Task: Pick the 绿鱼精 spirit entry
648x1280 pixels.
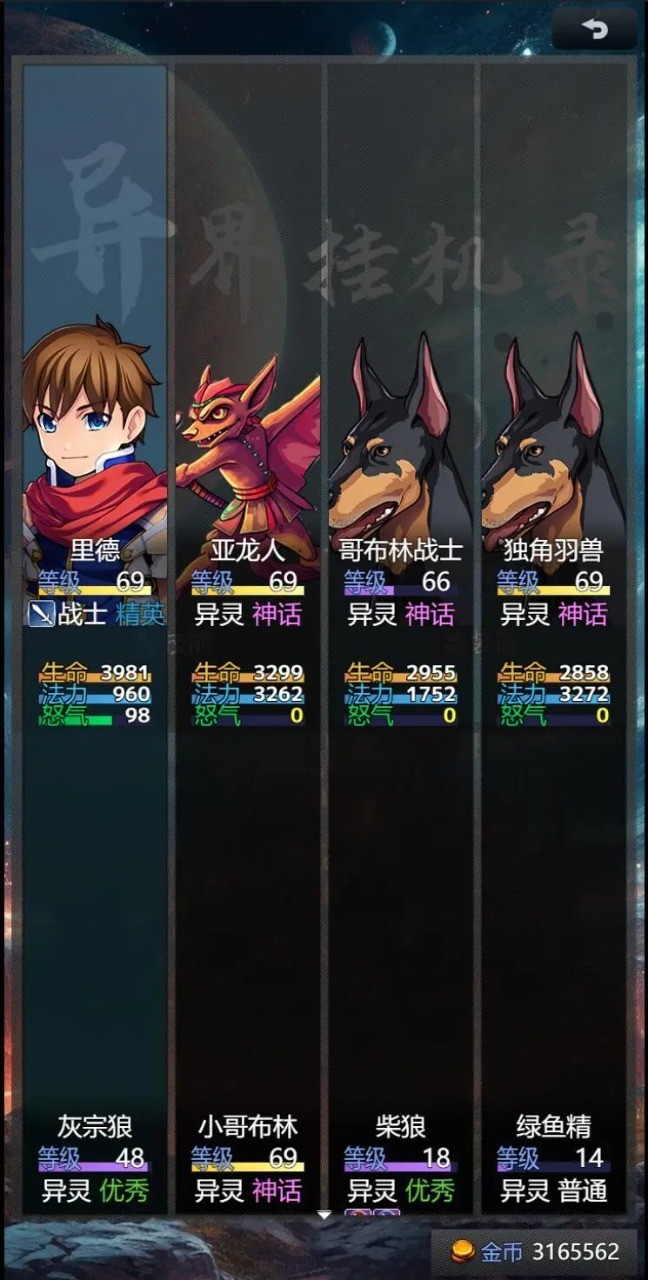Action: coord(554,1158)
